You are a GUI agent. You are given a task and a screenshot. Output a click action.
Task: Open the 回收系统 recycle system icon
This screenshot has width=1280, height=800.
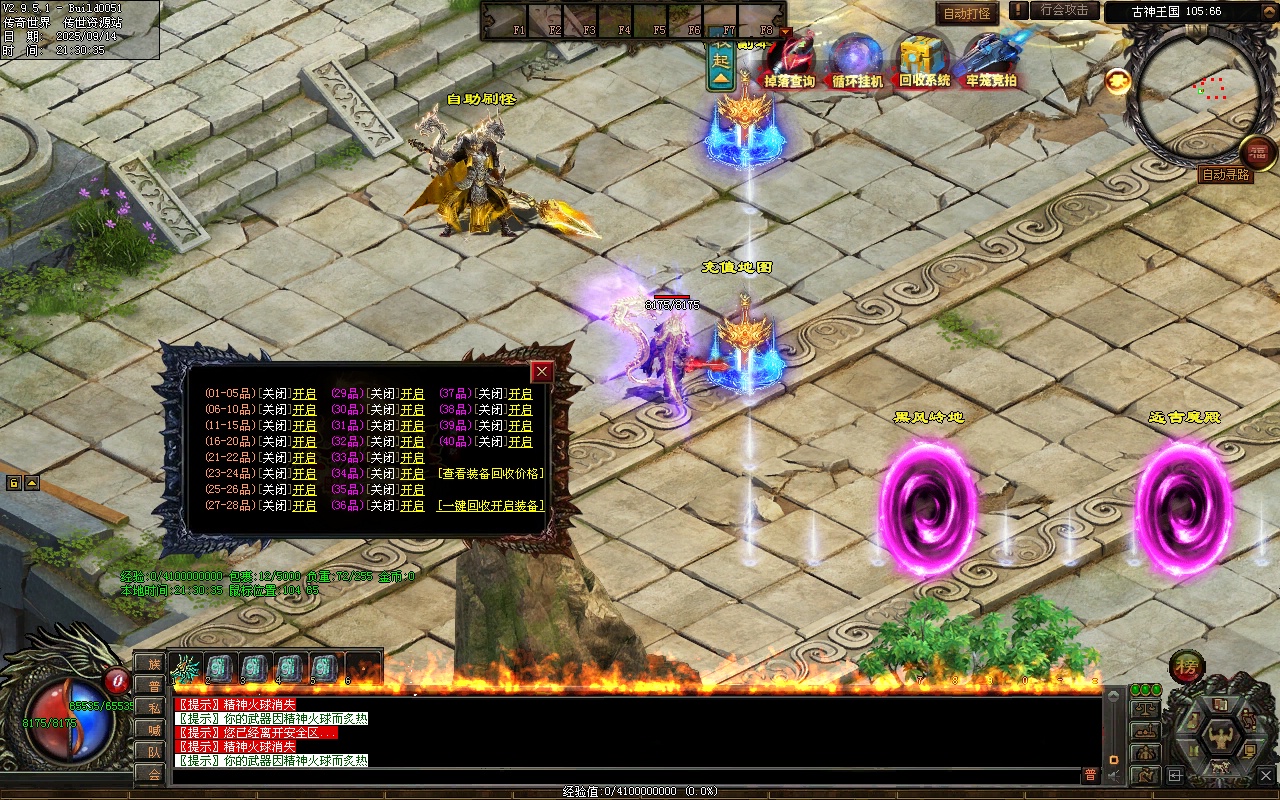tap(924, 61)
